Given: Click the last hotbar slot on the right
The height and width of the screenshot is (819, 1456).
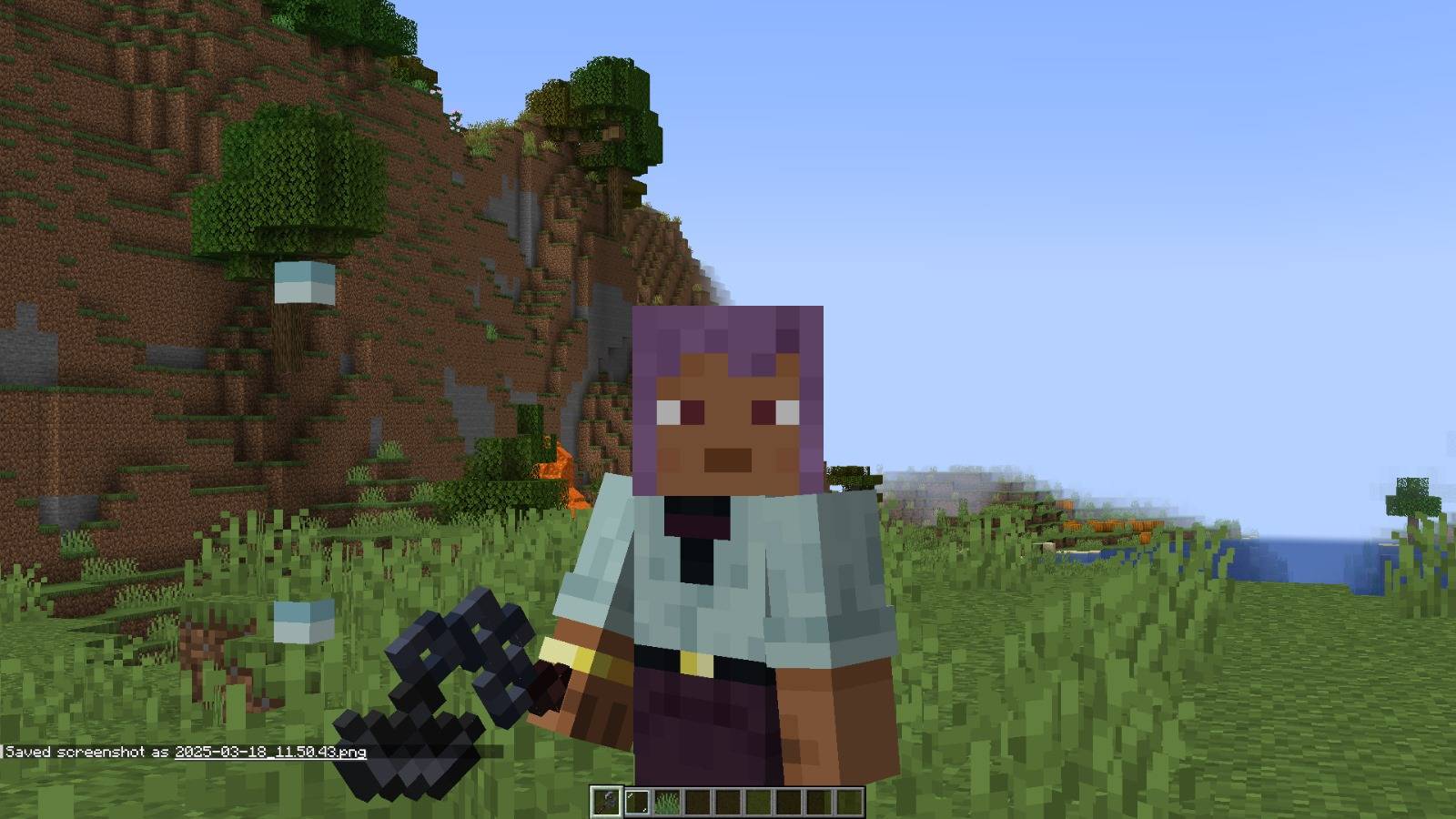Looking at the screenshot, I should (847, 801).
